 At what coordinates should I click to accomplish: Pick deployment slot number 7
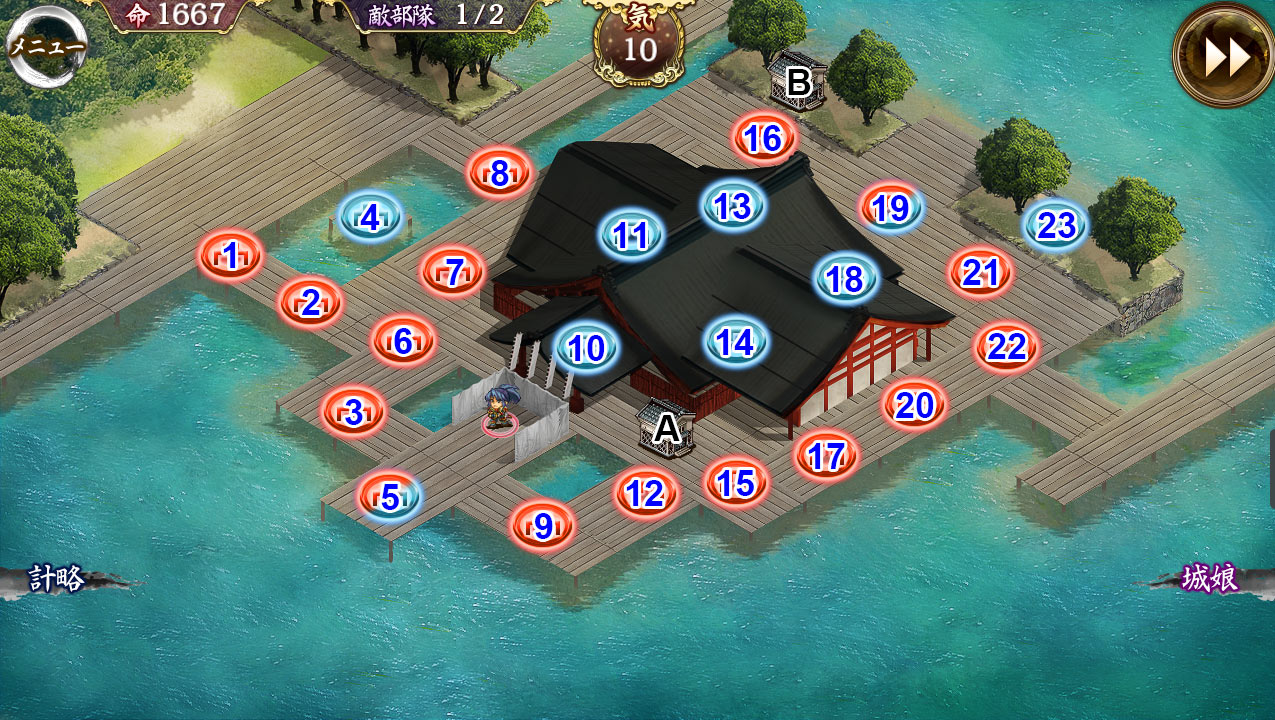[453, 272]
